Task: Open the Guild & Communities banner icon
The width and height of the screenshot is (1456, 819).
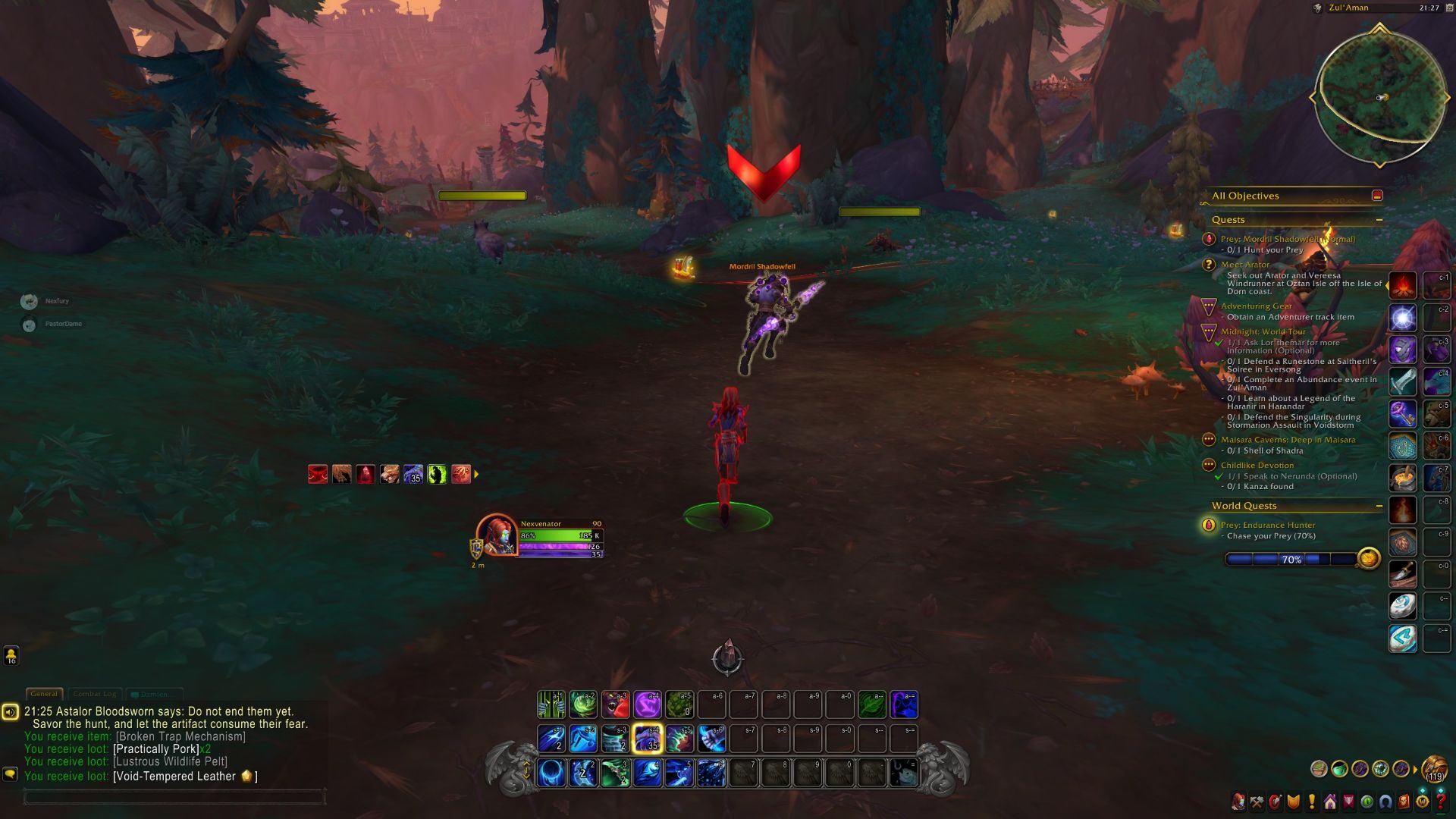Action: pyautogui.click(x=1348, y=802)
